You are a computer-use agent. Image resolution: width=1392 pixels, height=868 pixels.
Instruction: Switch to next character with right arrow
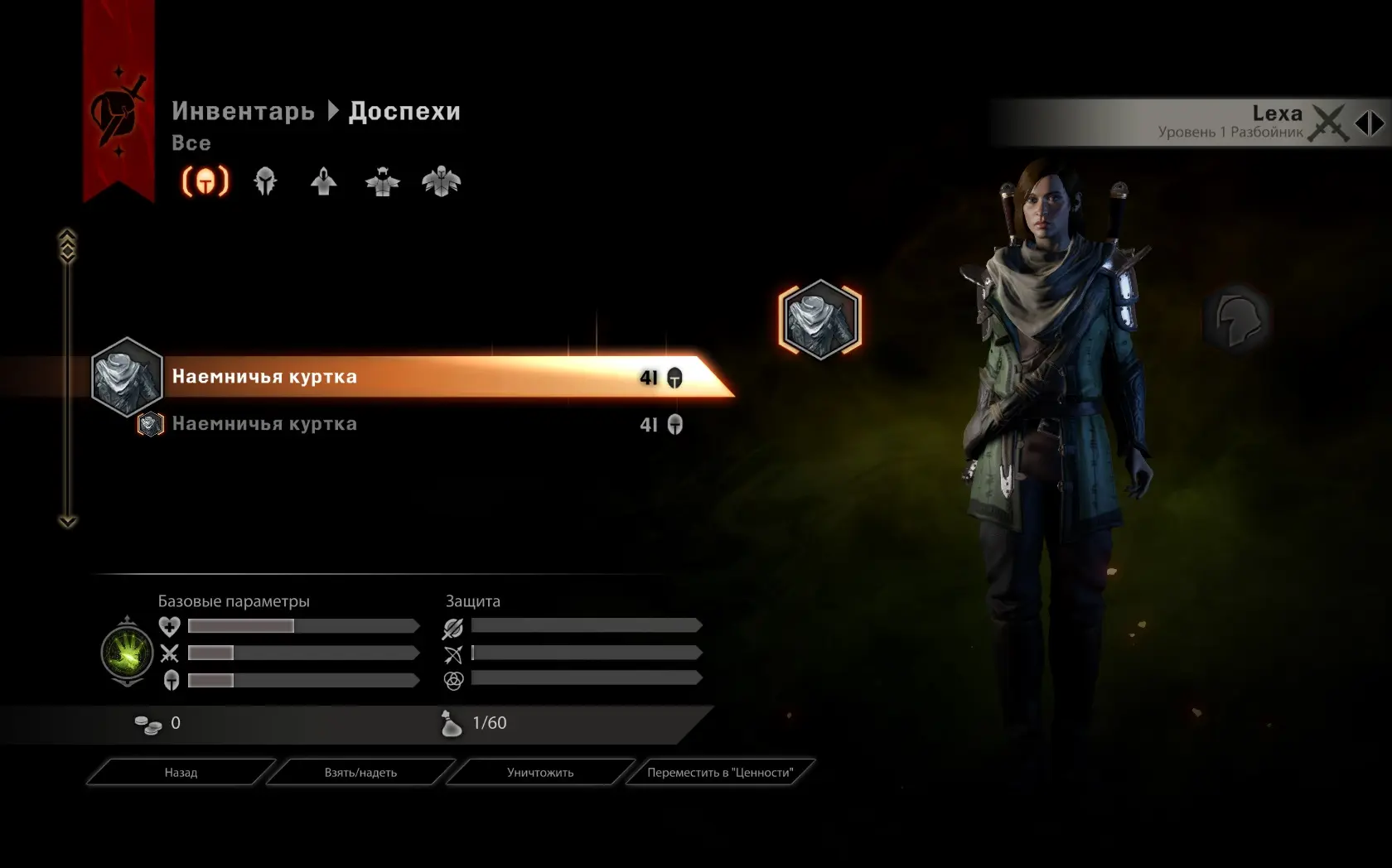point(1377,123)
